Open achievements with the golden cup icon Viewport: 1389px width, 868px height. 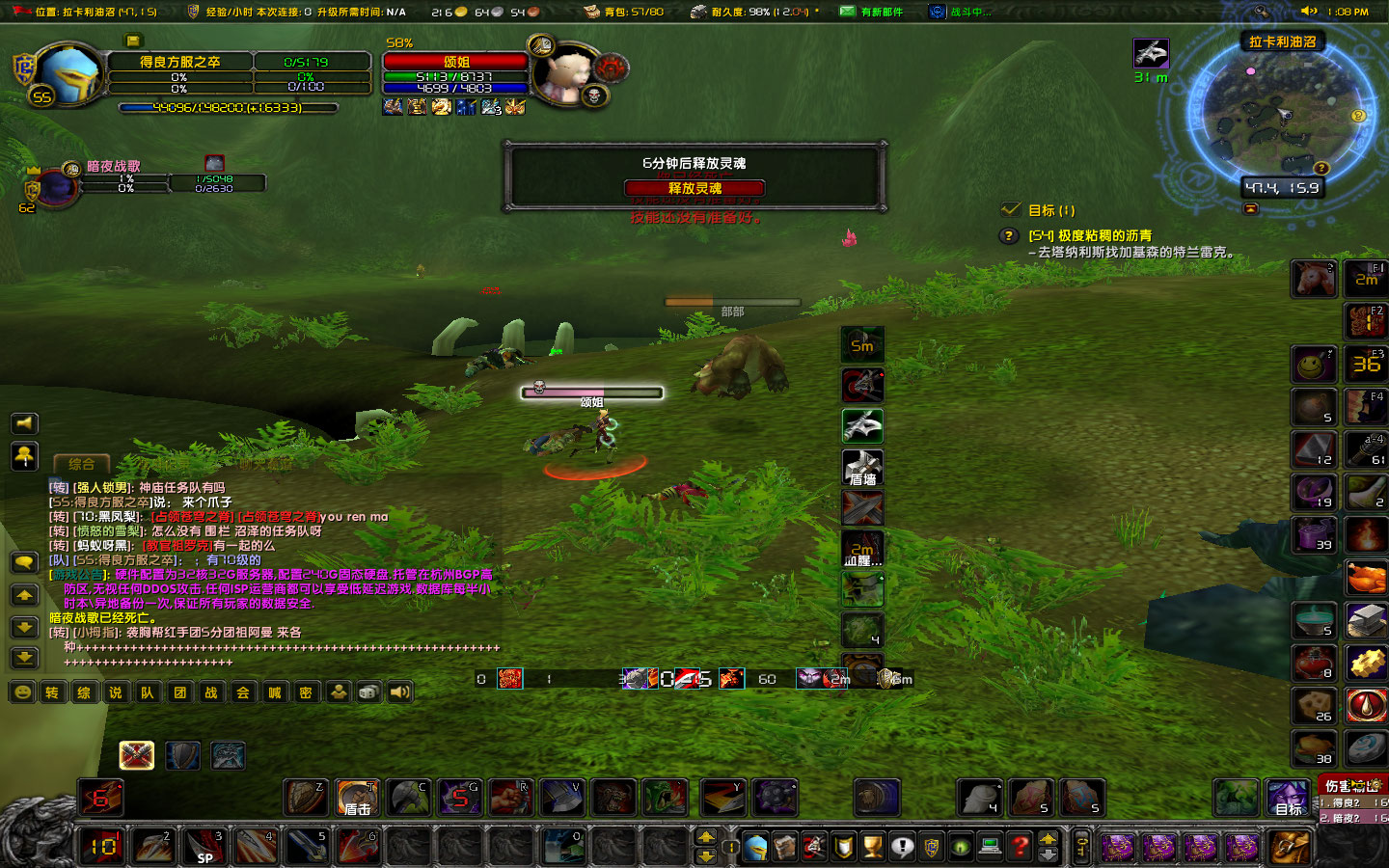(871, 845)
